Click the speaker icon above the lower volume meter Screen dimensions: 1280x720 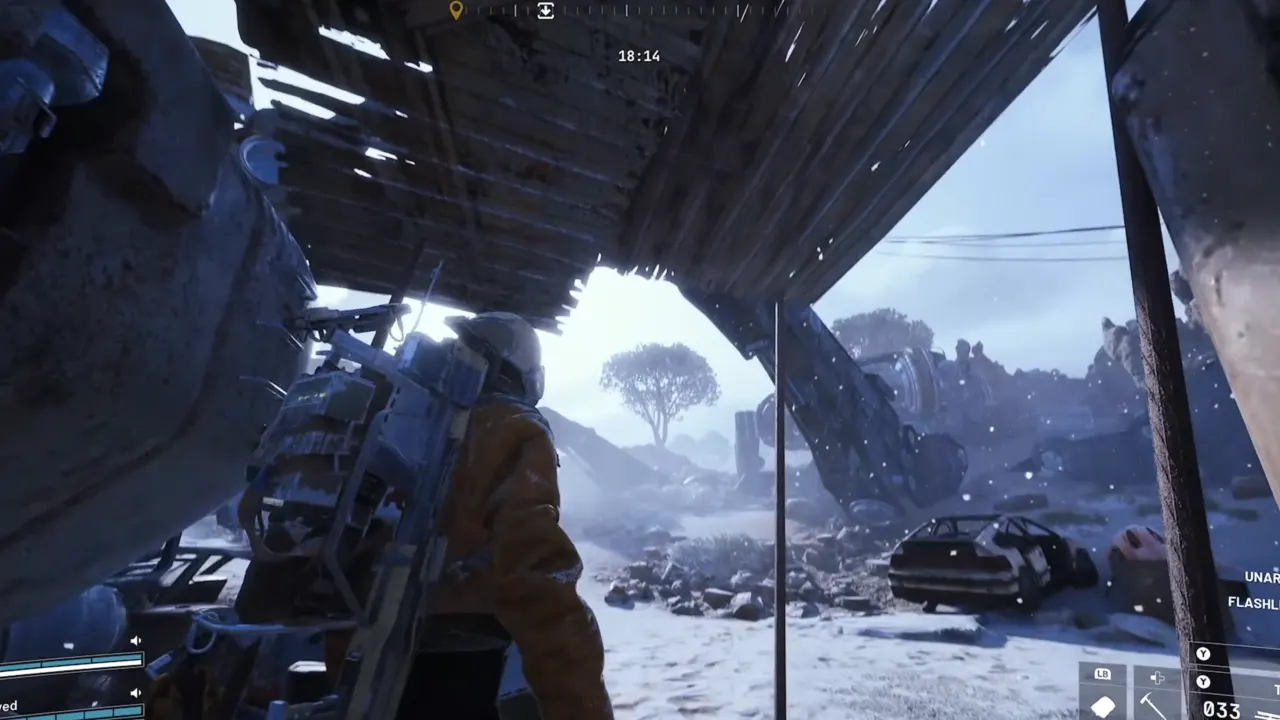tap(135, 693)
